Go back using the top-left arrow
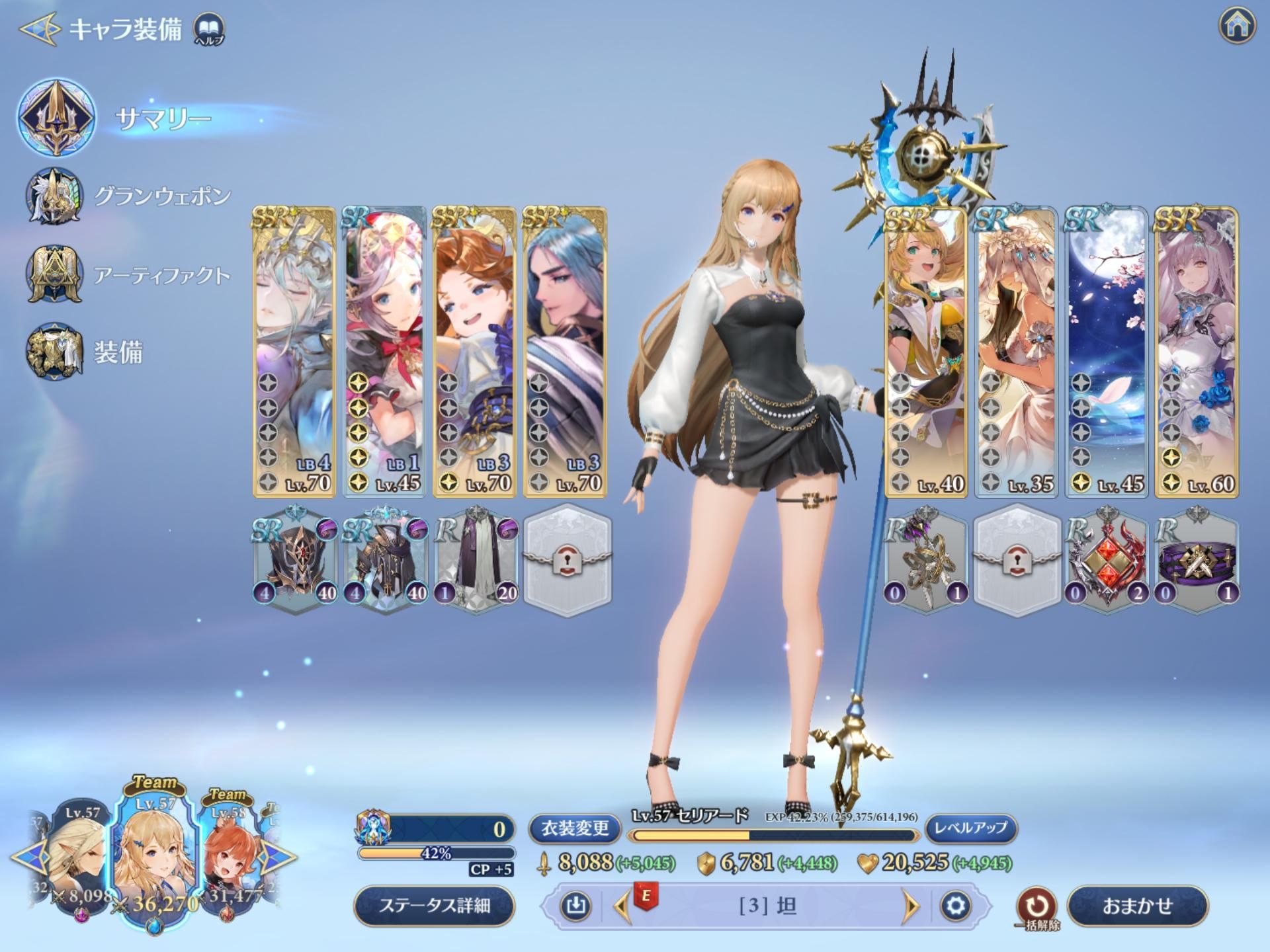The image size is (1270, 952). pyautogui.click(x=38, y=29)
